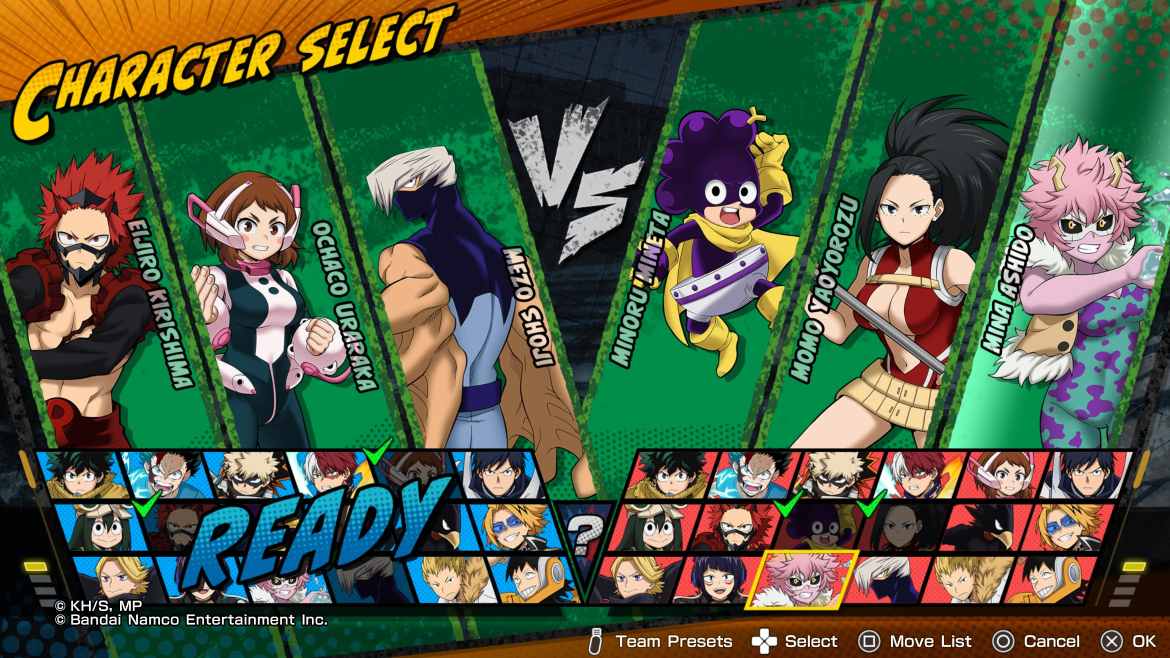The image size is (1170, 658).
Task: Choose Izuku Midoriya in the red roster
Action: click(x=672, y=473)
